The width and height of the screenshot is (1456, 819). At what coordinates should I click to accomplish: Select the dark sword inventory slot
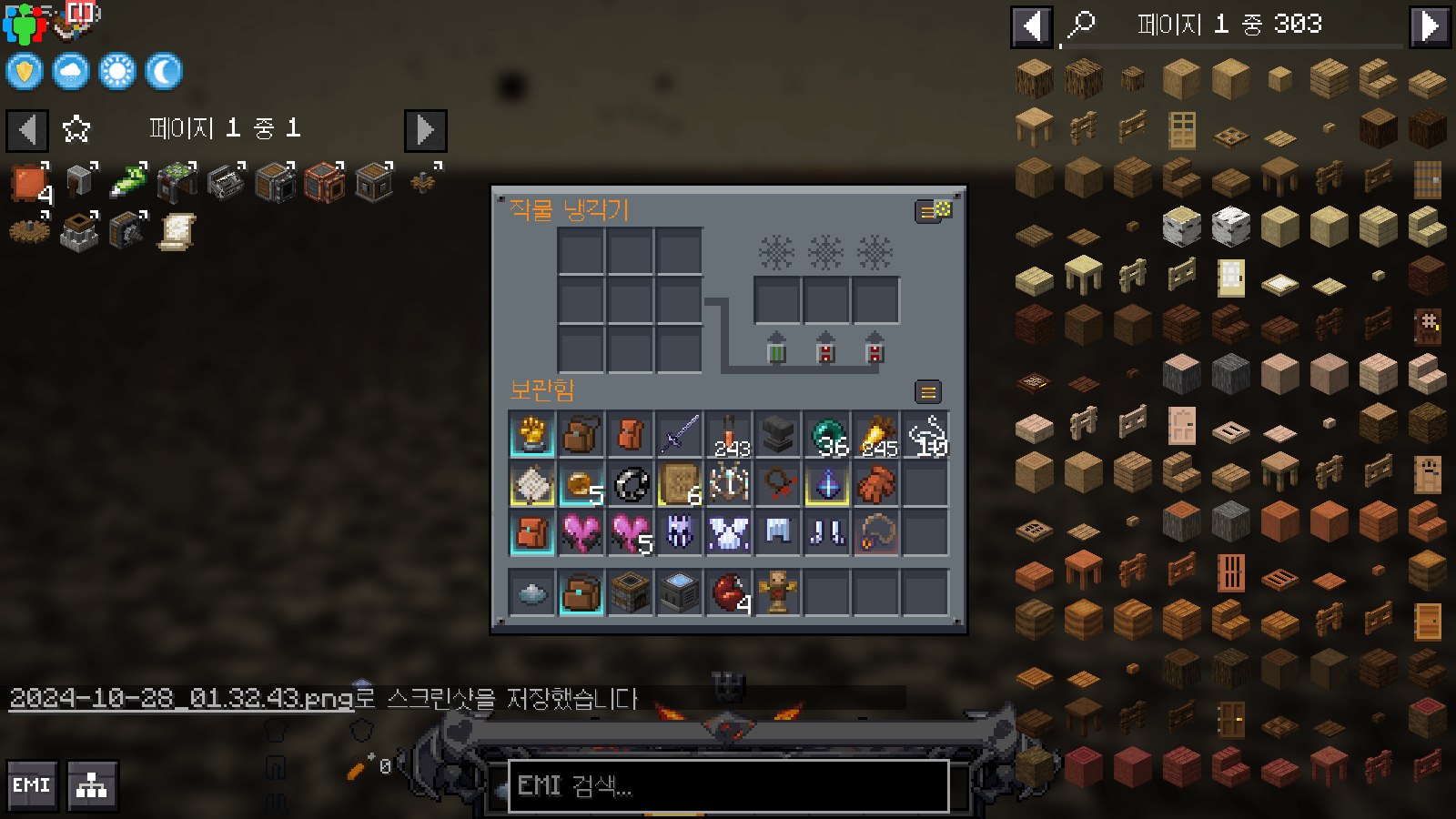679,435
